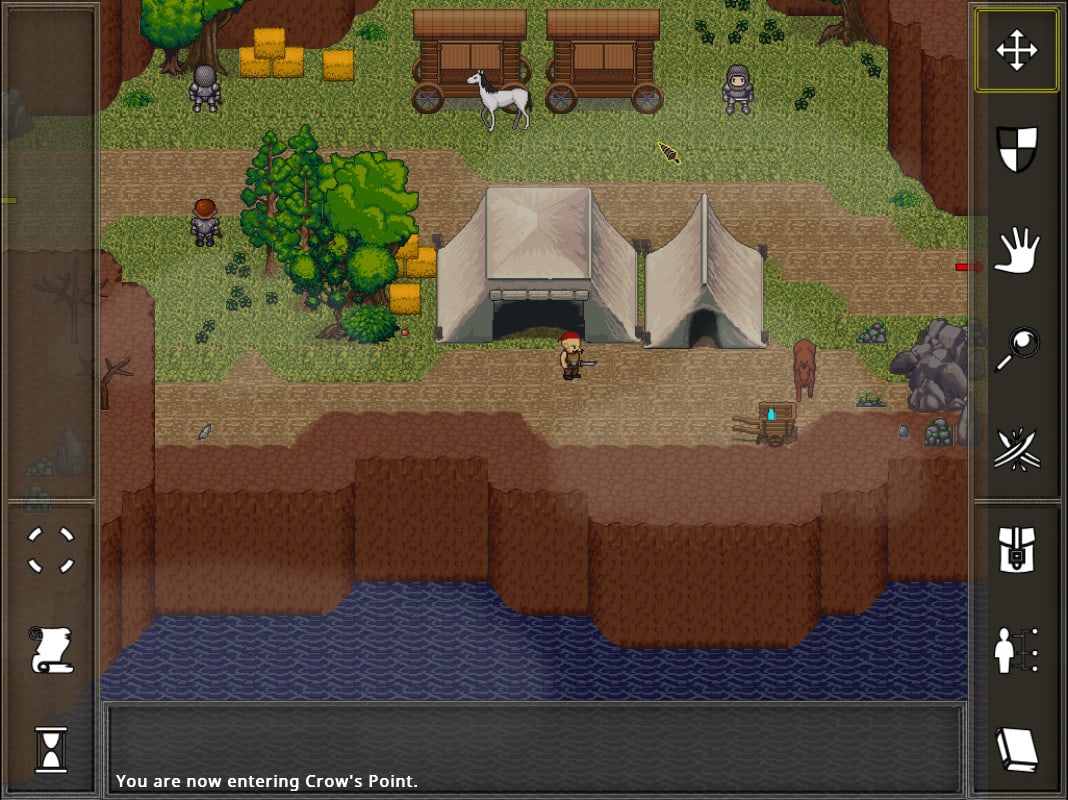Activate the crossed swords attack icon
The image size is (1068, 800).
click(1017, 449)
